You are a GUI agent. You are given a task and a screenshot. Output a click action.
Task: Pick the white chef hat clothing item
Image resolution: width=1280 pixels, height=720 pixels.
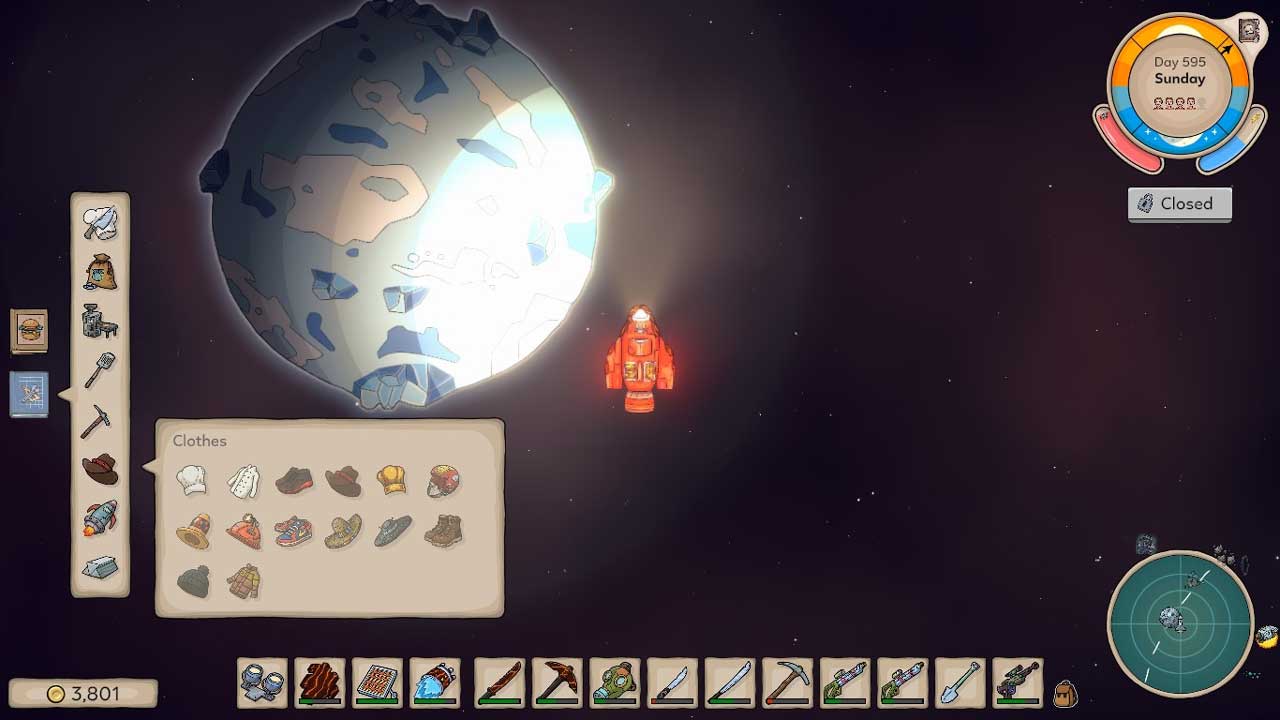[192, 480]
